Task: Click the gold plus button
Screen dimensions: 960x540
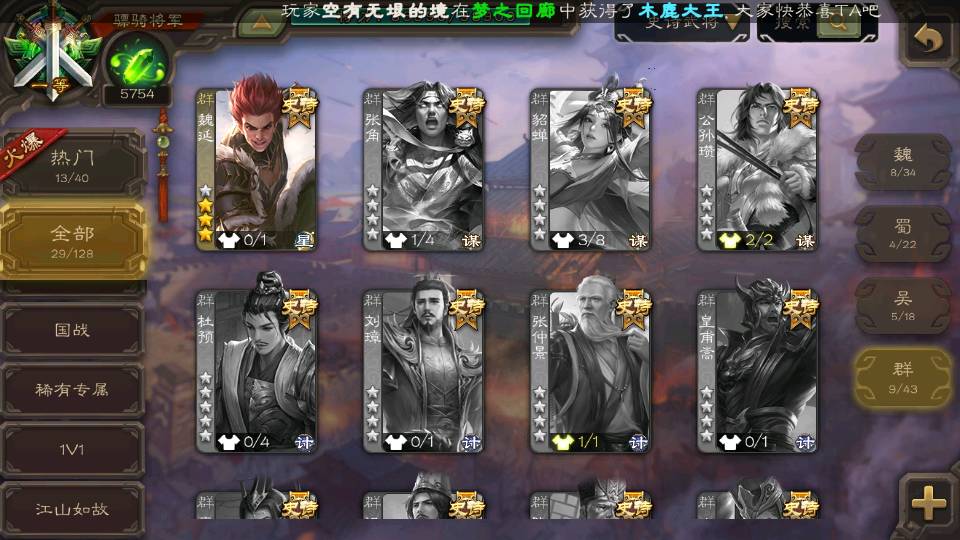Action: coord(929,503)
